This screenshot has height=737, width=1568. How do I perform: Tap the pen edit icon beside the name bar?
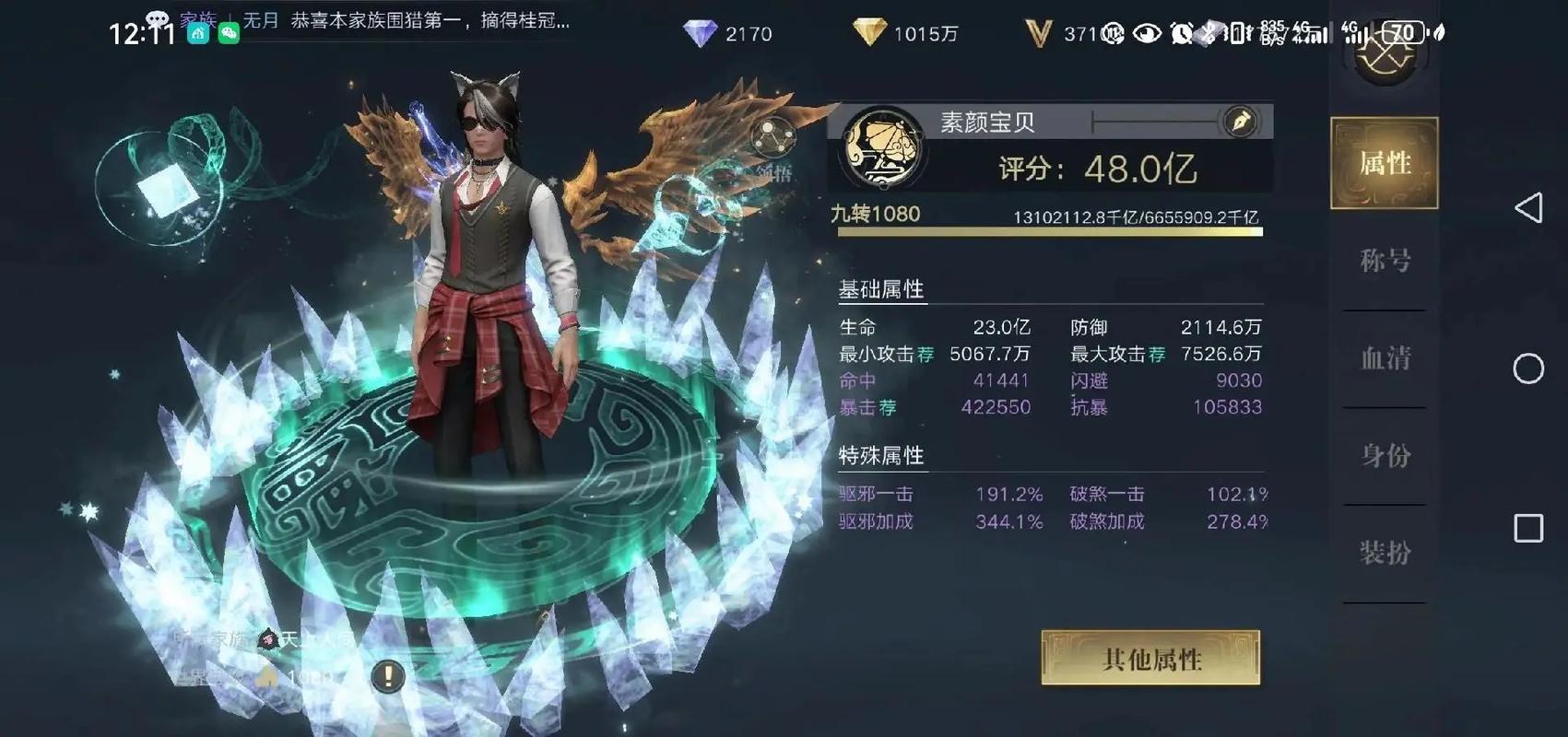tap(1240, 123)
